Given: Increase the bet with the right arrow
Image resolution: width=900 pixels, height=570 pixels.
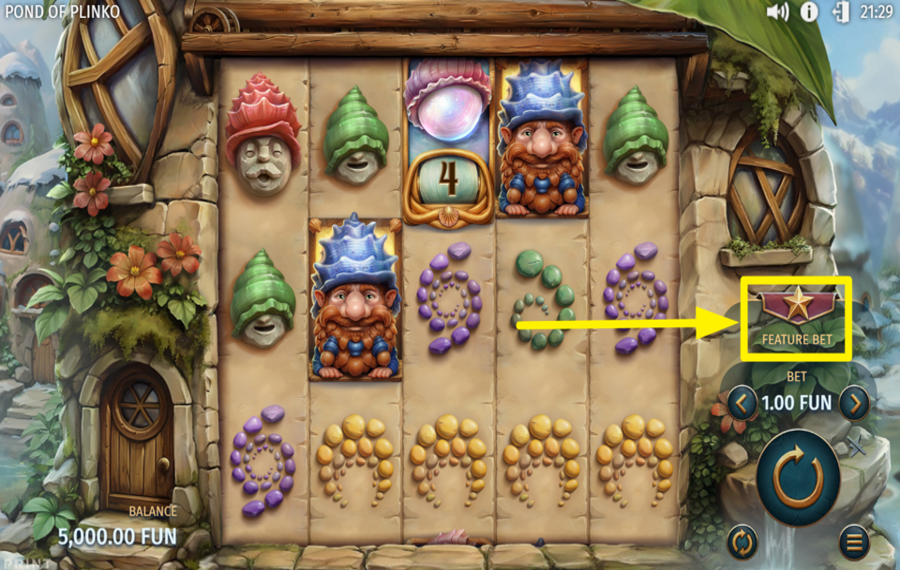Looking at the screenshot, I should tap(853, 403).
